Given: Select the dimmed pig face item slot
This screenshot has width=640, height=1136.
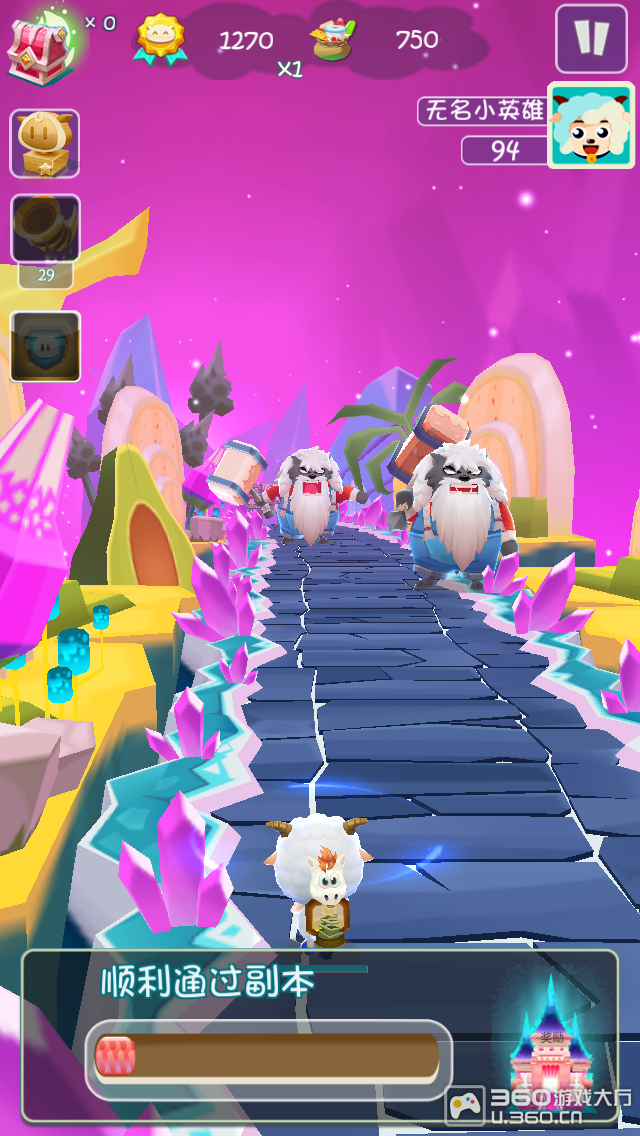Looking at the screenshot, I should pos(45,346).
